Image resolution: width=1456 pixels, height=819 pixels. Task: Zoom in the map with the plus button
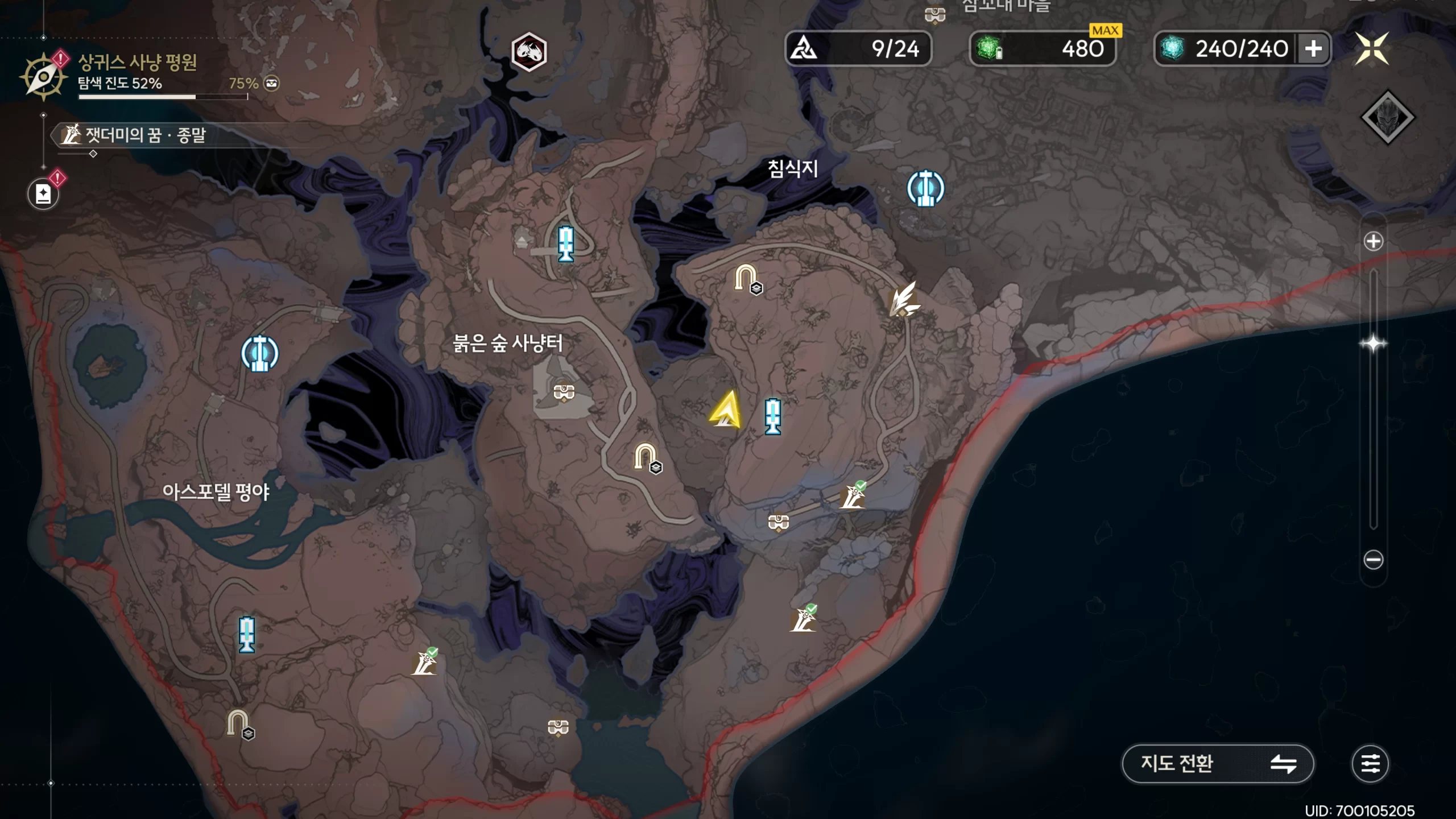(1373, 242)
